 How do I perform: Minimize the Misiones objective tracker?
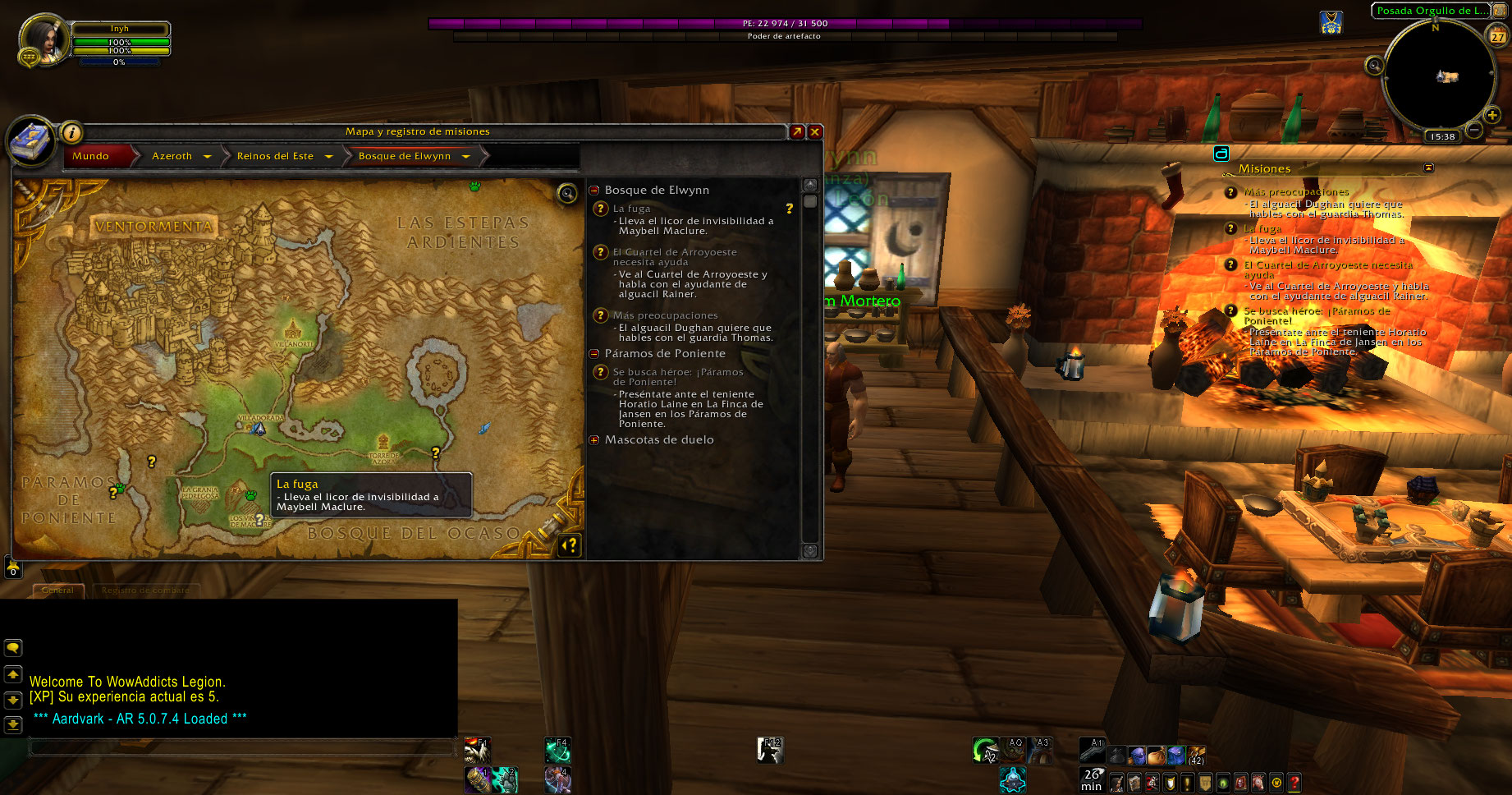pyautogui.click(x=1428, y=168)
